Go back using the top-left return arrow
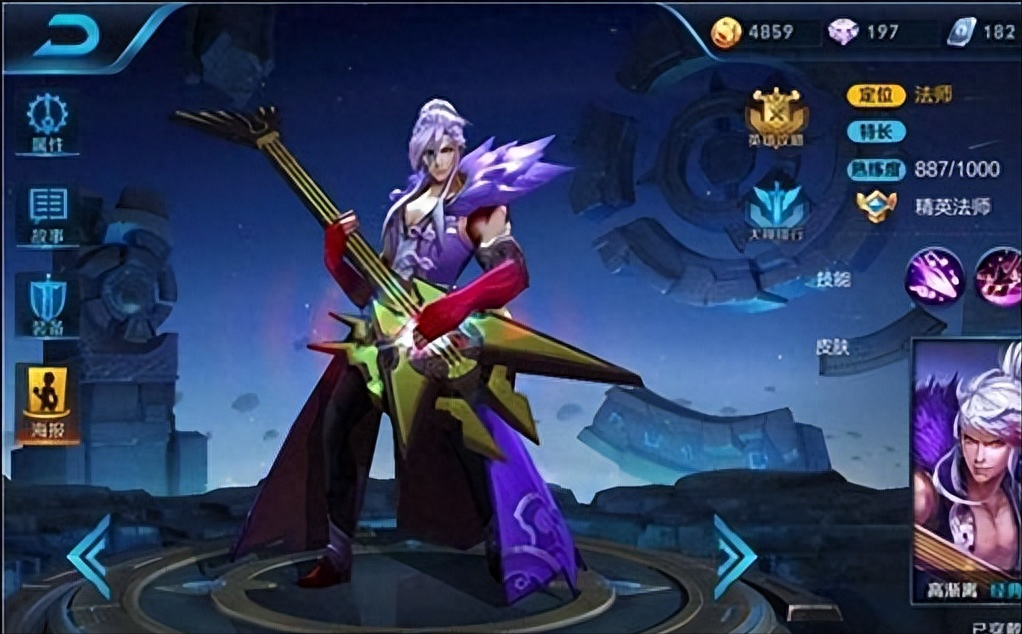This screenshot has width=1022, height=634. (67, 38)
